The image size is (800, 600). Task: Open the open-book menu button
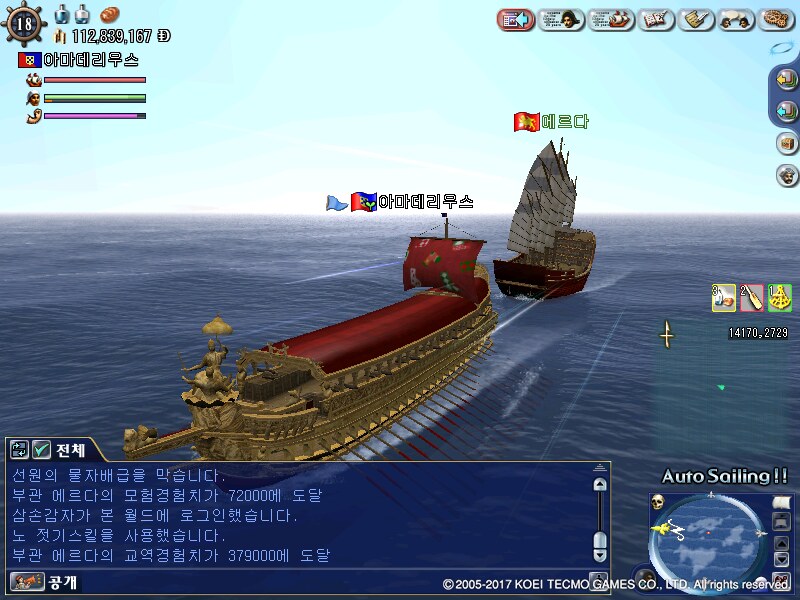[656, 18]
